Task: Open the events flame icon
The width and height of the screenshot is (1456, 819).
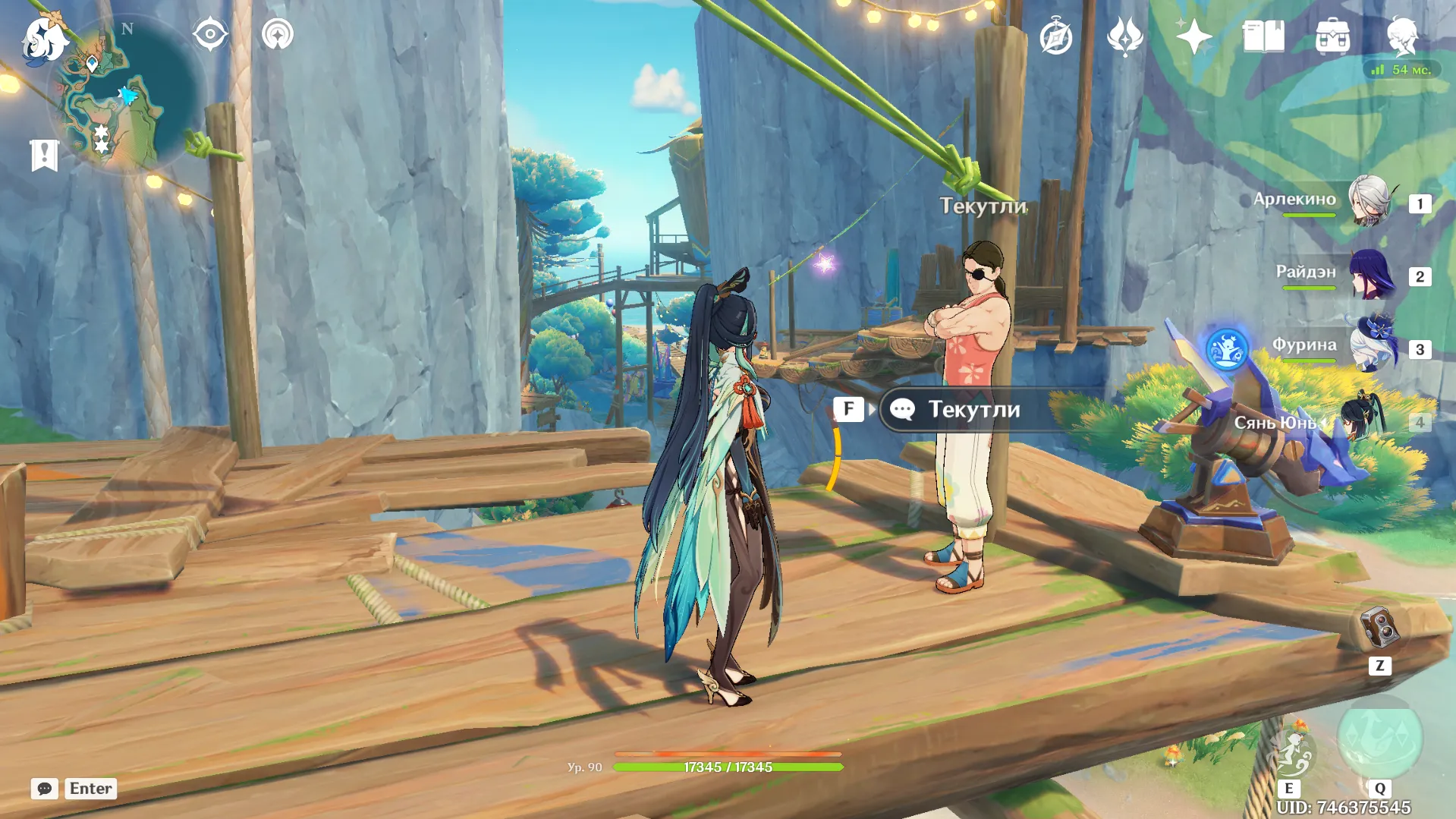Action: [x=1124, y=36]
